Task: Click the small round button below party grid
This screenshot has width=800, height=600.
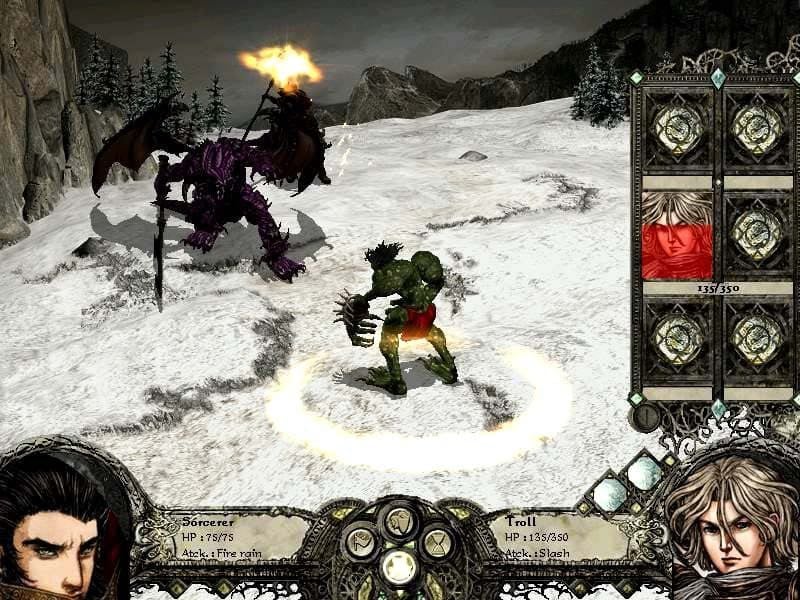Action: (645, 414)
